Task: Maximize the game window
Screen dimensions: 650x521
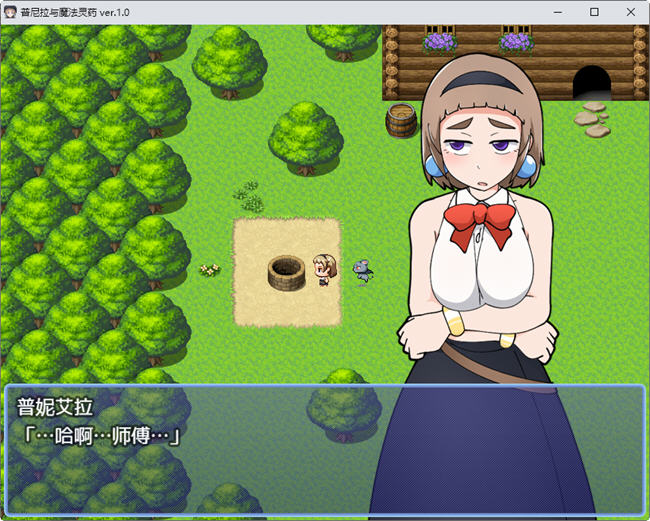Action: pos(594,12)
